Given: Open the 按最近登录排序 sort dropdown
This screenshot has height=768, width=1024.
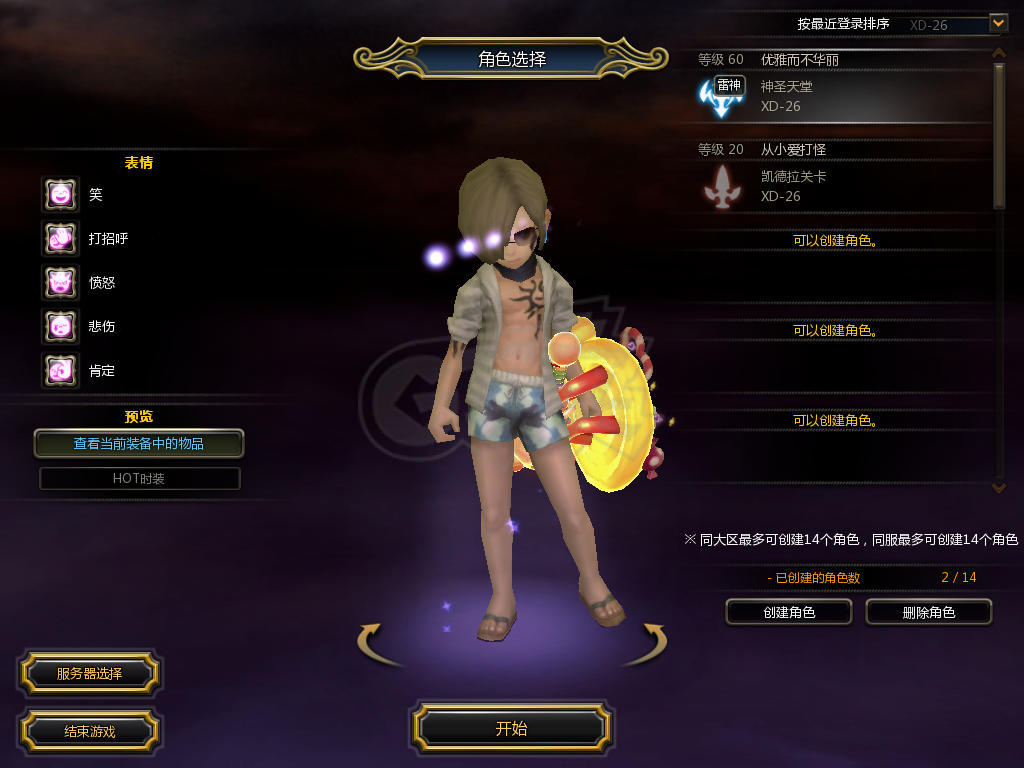Looking at the screenshot, I should point(998,22).
